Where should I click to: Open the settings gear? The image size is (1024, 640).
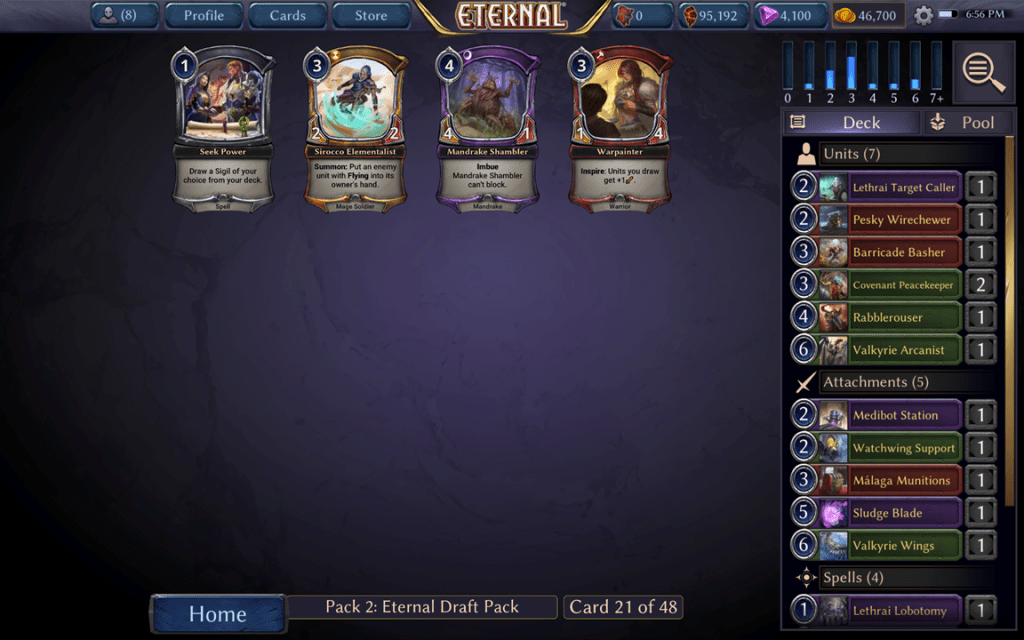[x=923, y=15]
